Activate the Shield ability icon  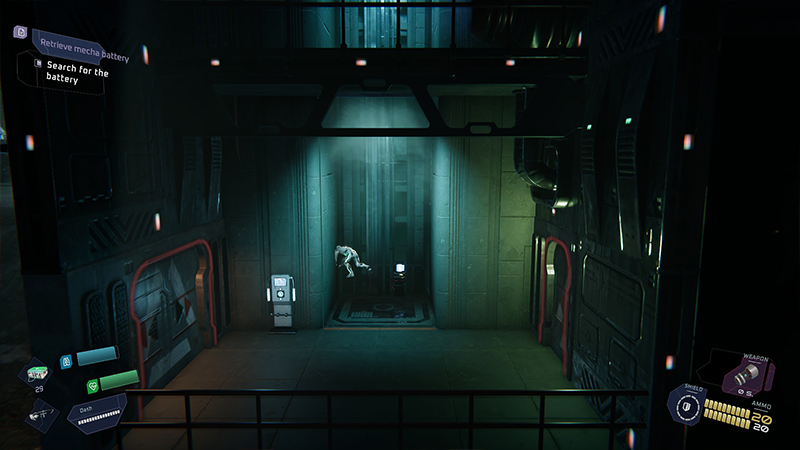click(x=684, y=408)
